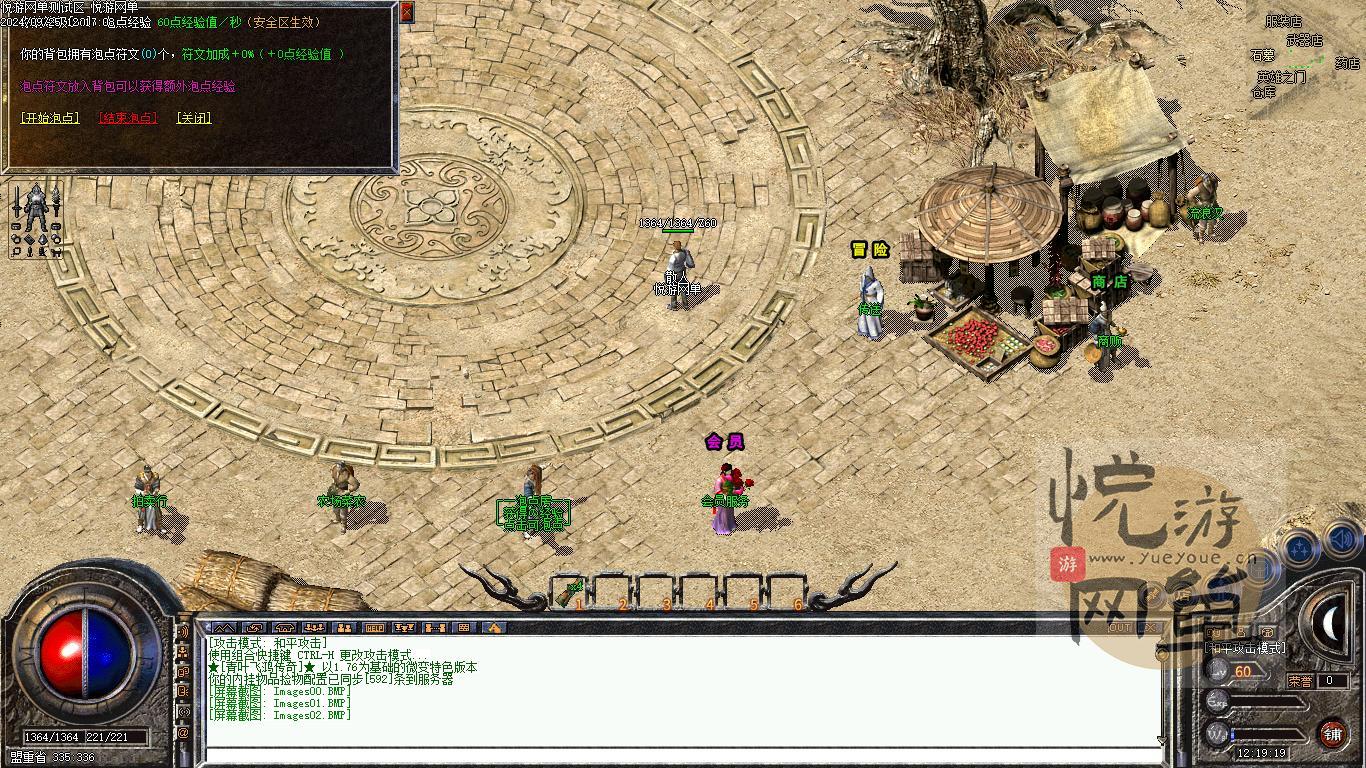Open the armored figure equipment panel
The width and height of the screenshot is (1366, 768).
tap(36, 218)
